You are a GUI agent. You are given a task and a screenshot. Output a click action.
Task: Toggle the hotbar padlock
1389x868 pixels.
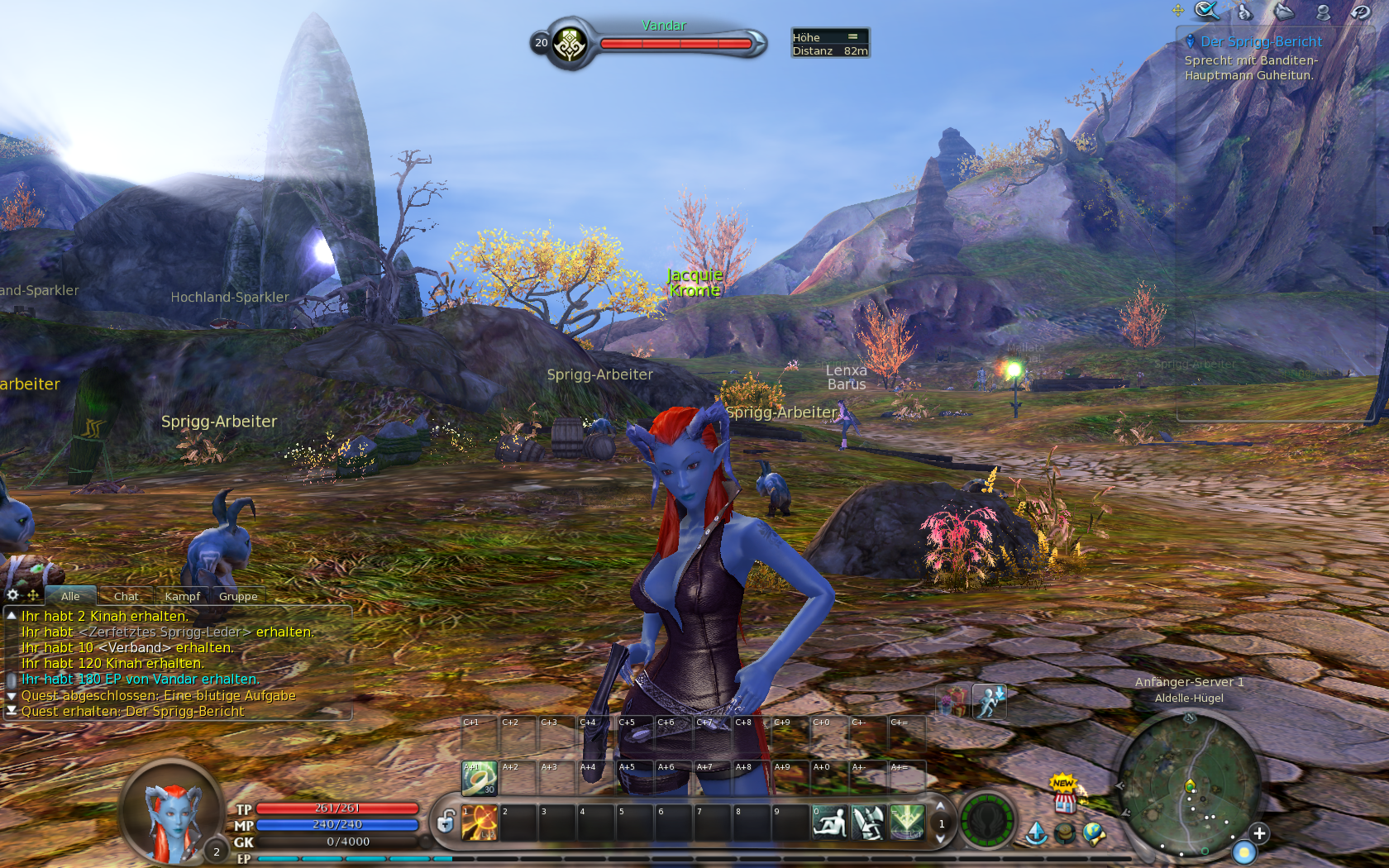pos(446,822)
